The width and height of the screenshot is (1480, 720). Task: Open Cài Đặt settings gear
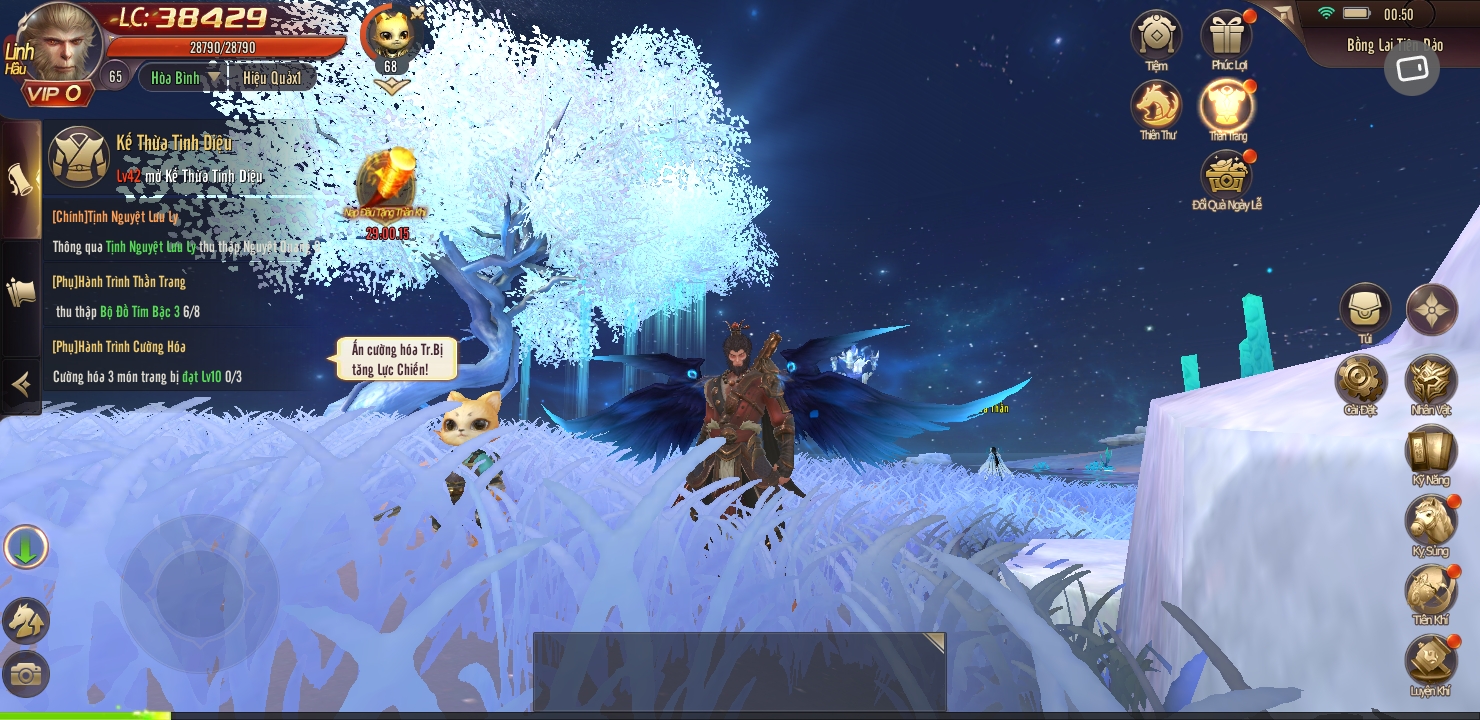point(1361,380)
